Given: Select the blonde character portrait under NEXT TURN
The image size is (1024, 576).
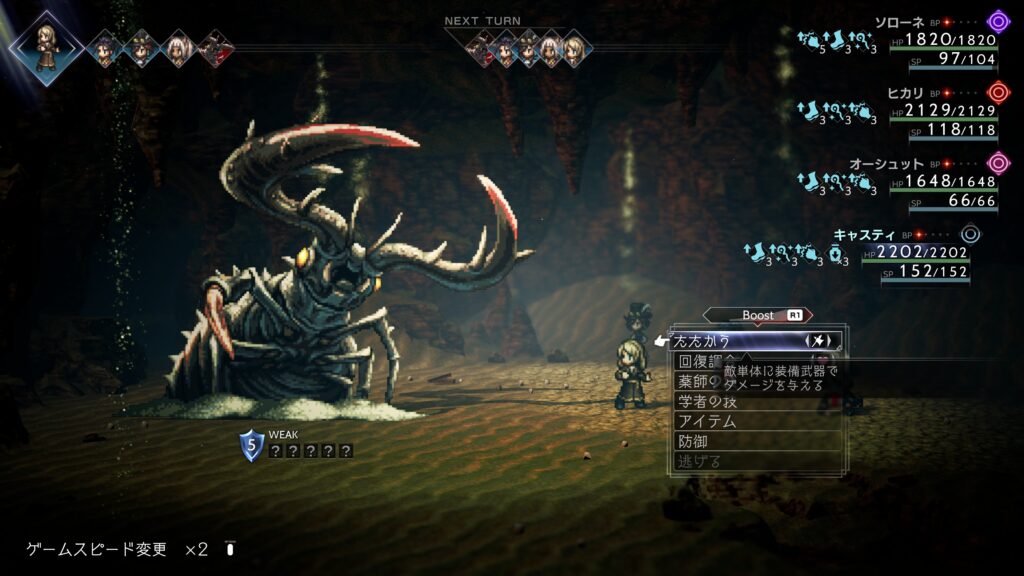Looking at the screenshot, I should point(572,47).
